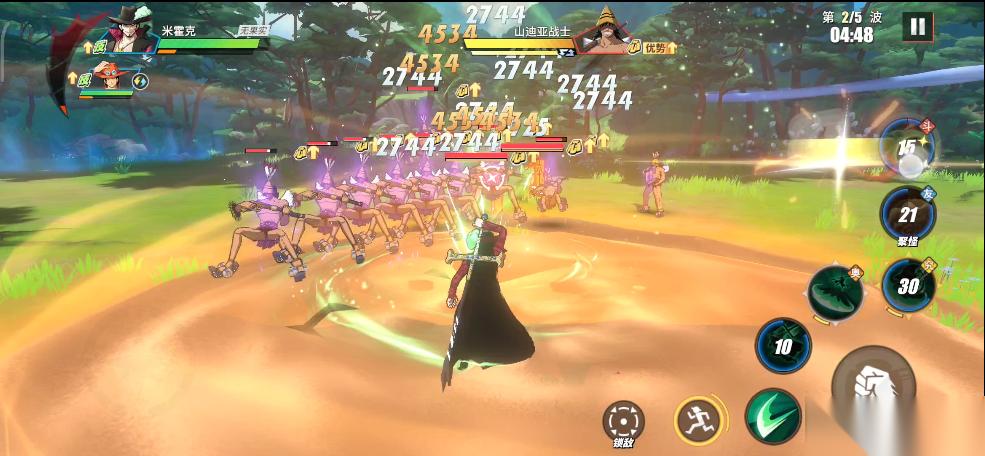Activate the 奥 ultimate skill icon
985x456 pixels.
coord(836,295)
